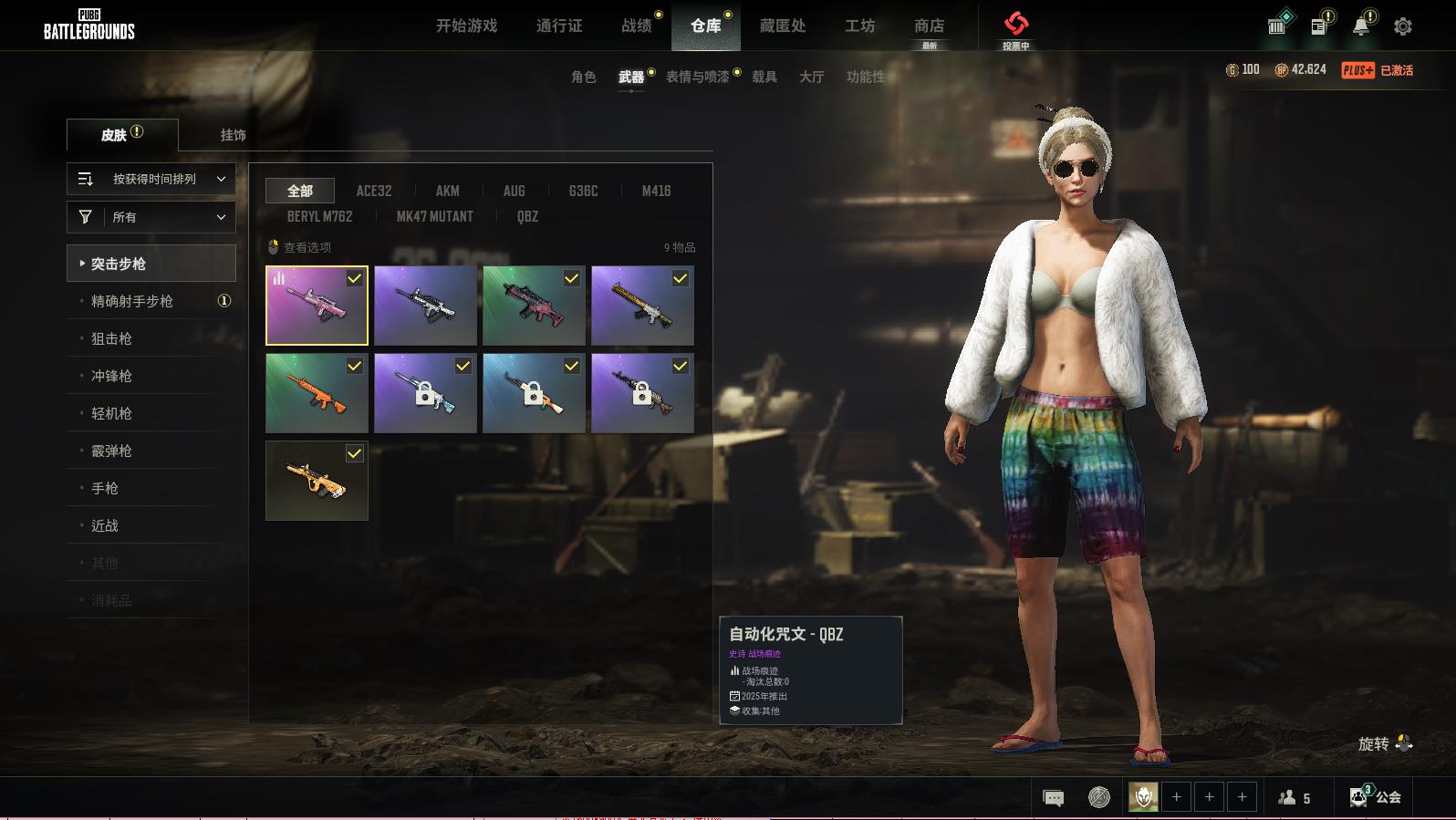Viewport: 1456px width, 820px height.
Task: Open the 商店 store page
Action: pos(929,26)
